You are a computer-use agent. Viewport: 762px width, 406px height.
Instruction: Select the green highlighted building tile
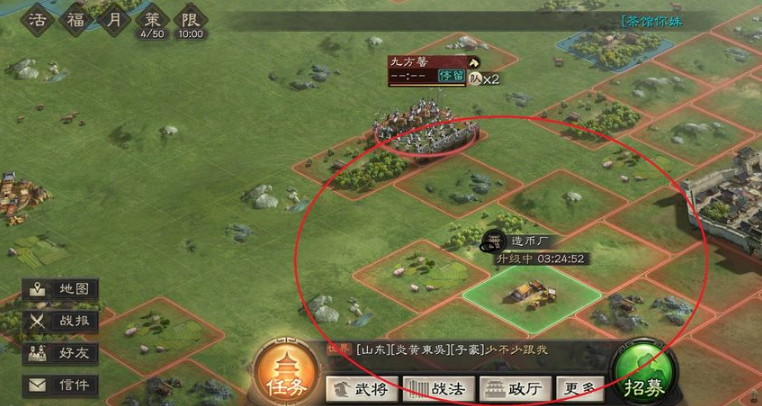(x=531, y=293)
